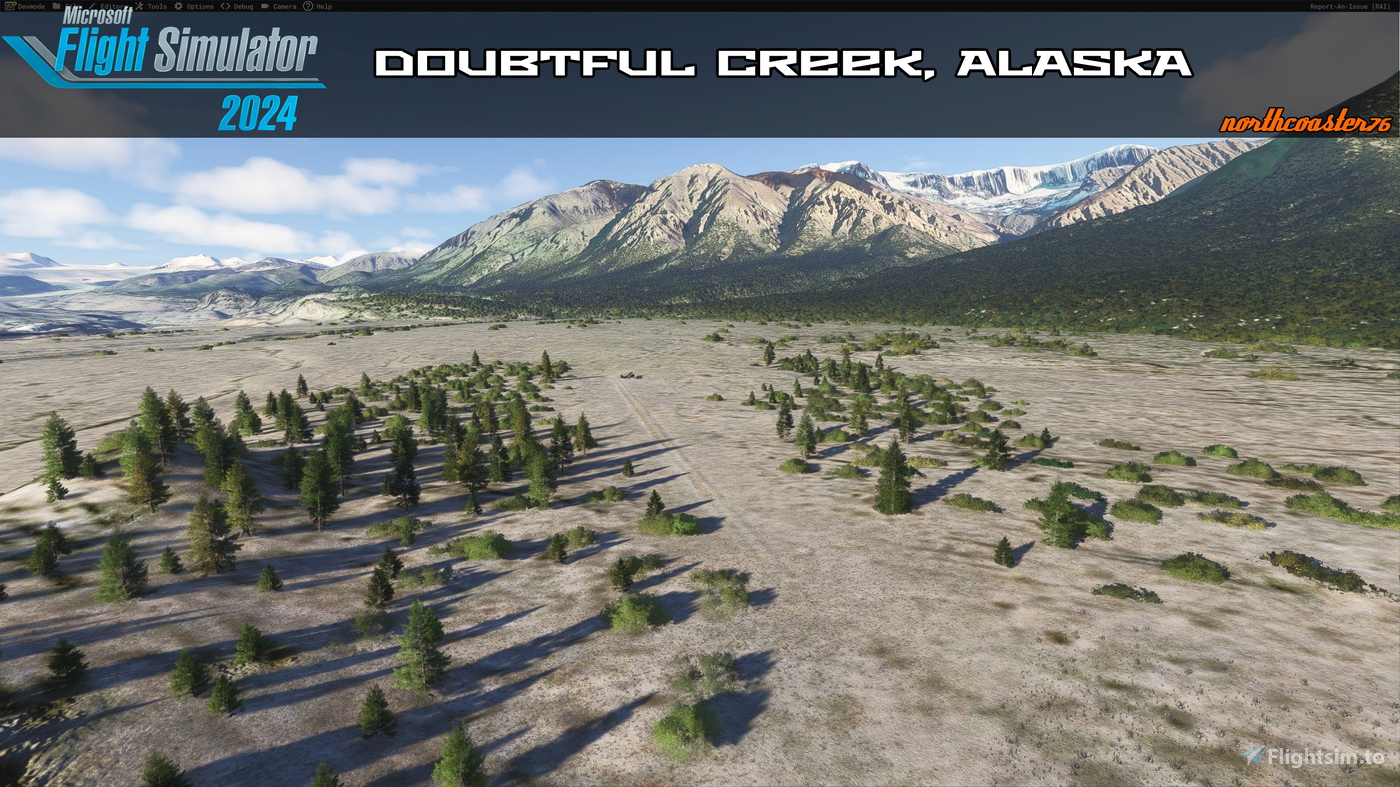Open the Devmode menu
Viewport: 1400px width, 787px height.
pos(30,5)
